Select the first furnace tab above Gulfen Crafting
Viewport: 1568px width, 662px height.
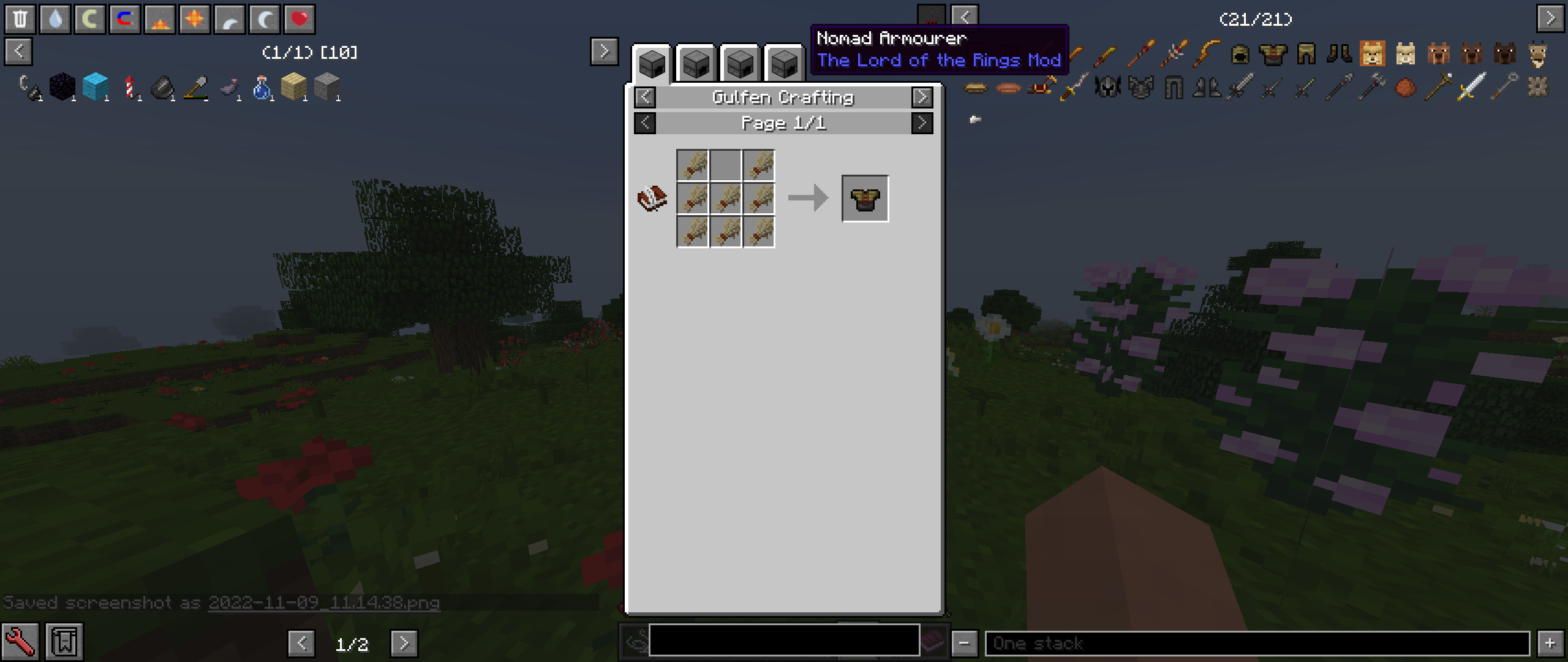pyautogui.click(x=652, y=63)
